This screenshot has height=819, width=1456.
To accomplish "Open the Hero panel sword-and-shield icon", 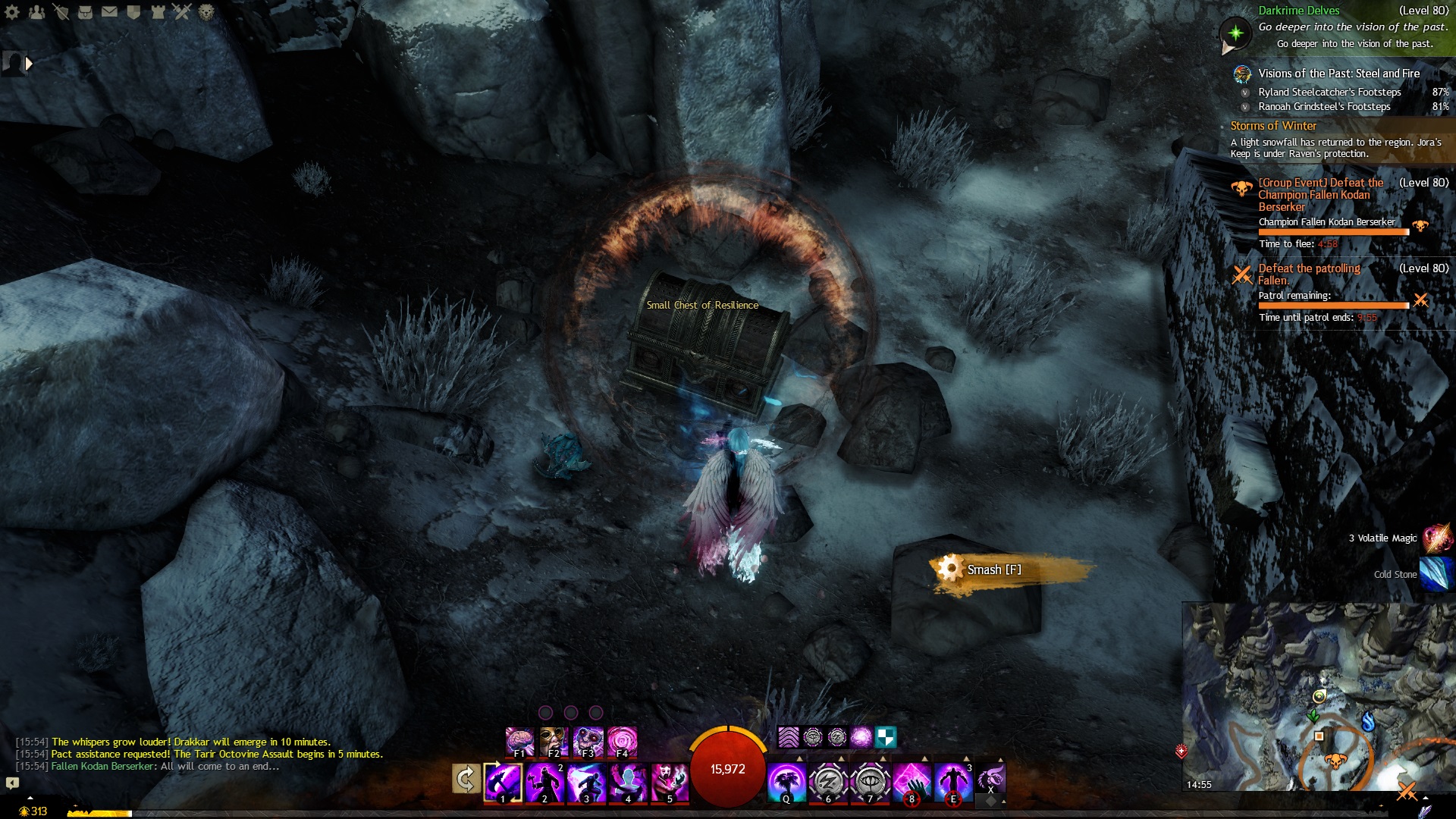I will pos(61,11).
